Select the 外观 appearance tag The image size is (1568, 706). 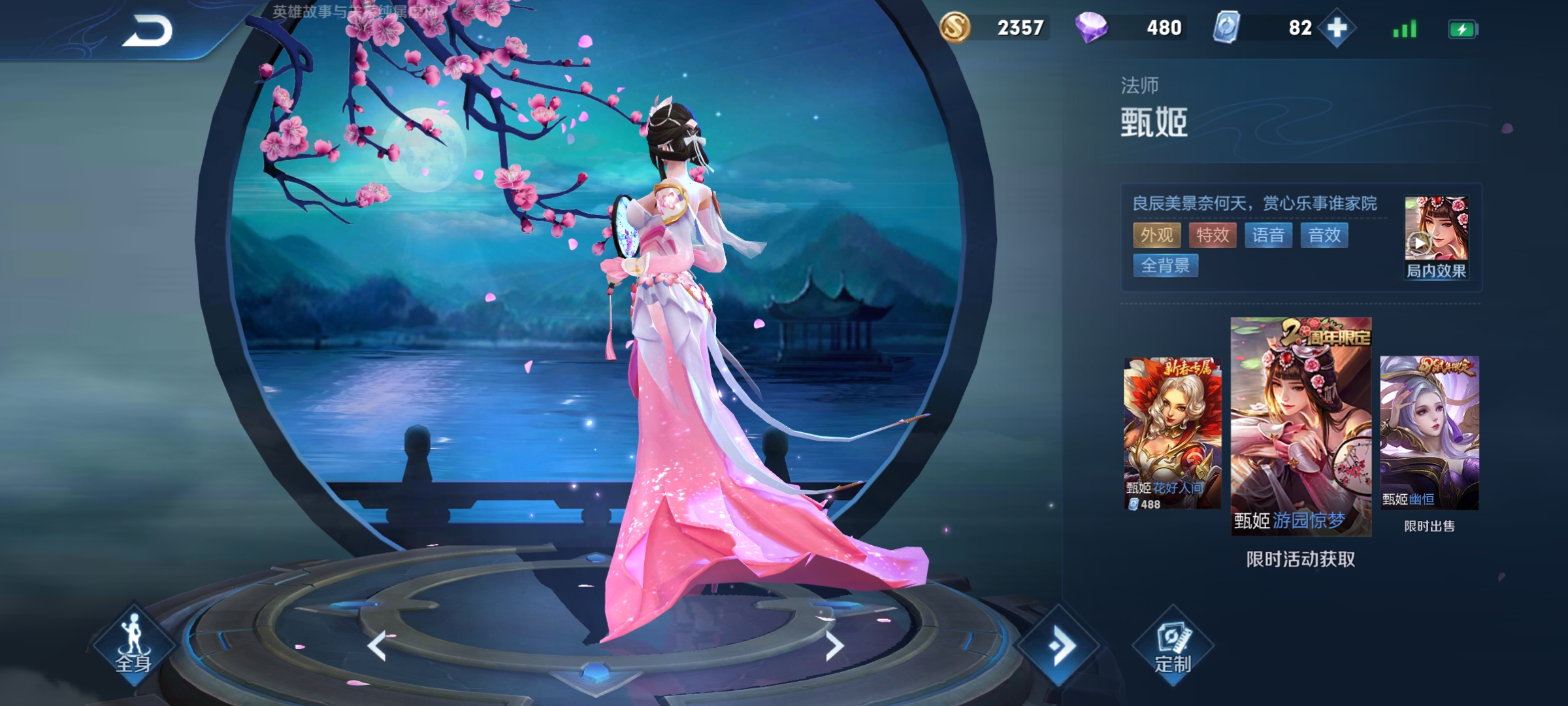point(1156,235)
